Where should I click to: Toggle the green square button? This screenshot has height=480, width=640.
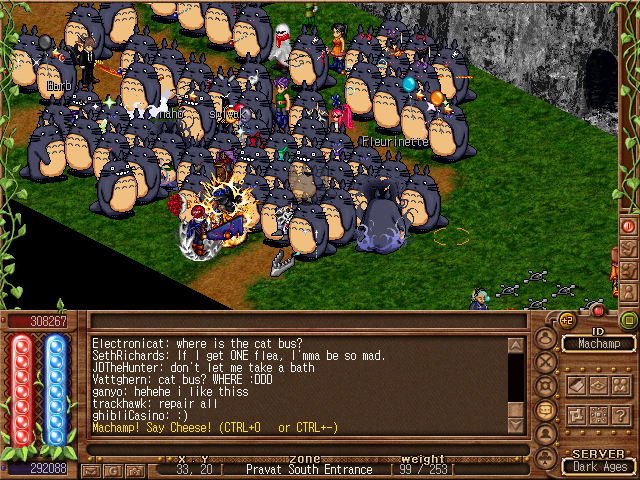coord(629,320)
